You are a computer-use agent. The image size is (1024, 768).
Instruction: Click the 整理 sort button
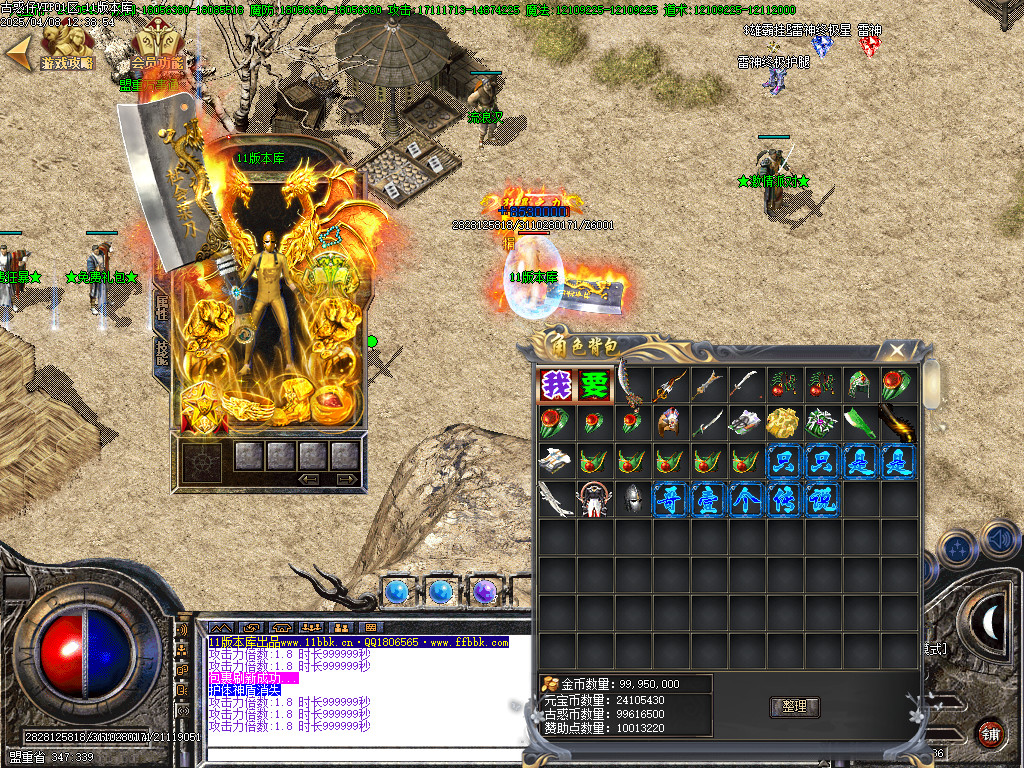[x=794, y=707]
